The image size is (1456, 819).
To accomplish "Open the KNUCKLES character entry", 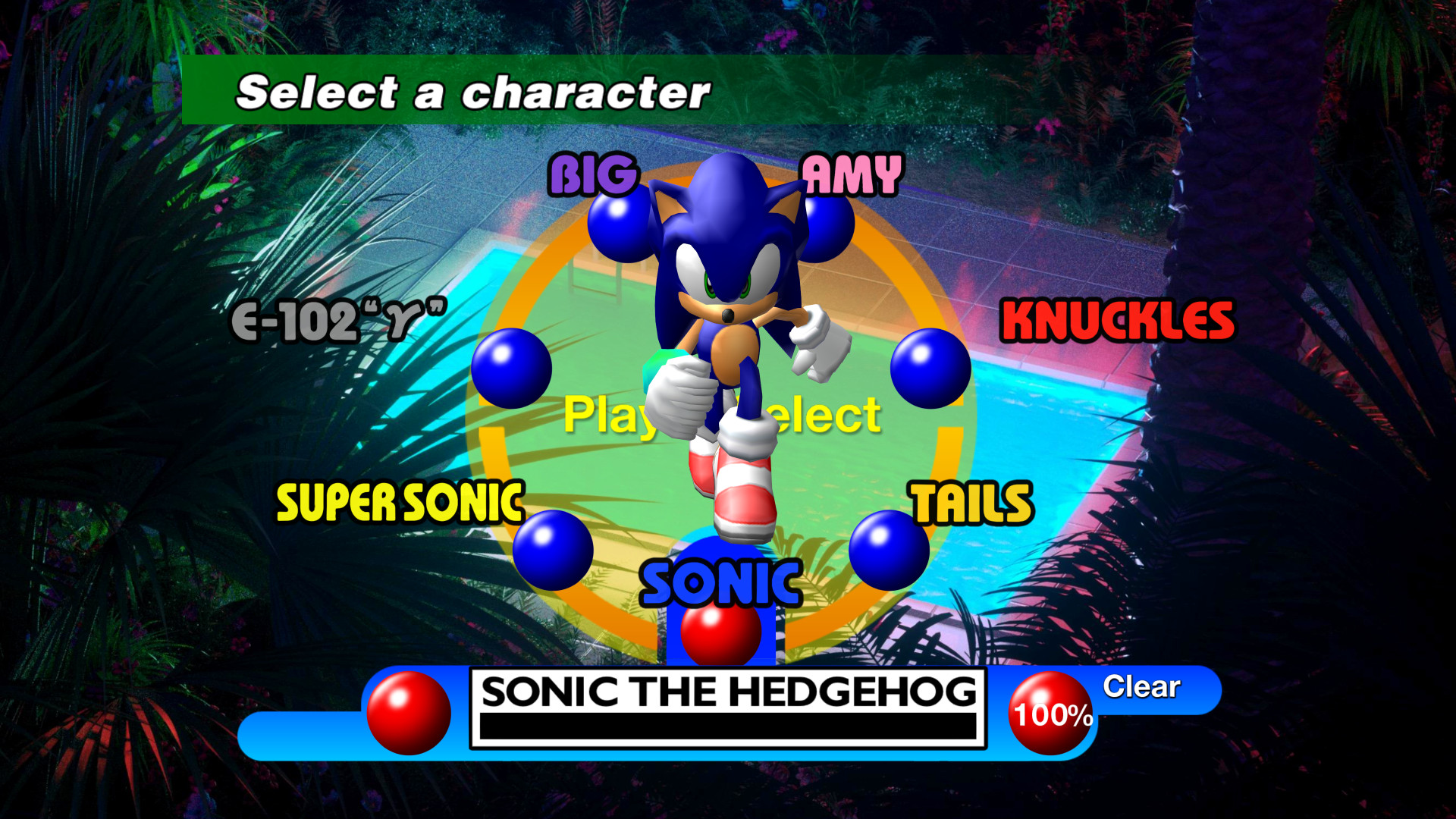I will pos(1119,318).
